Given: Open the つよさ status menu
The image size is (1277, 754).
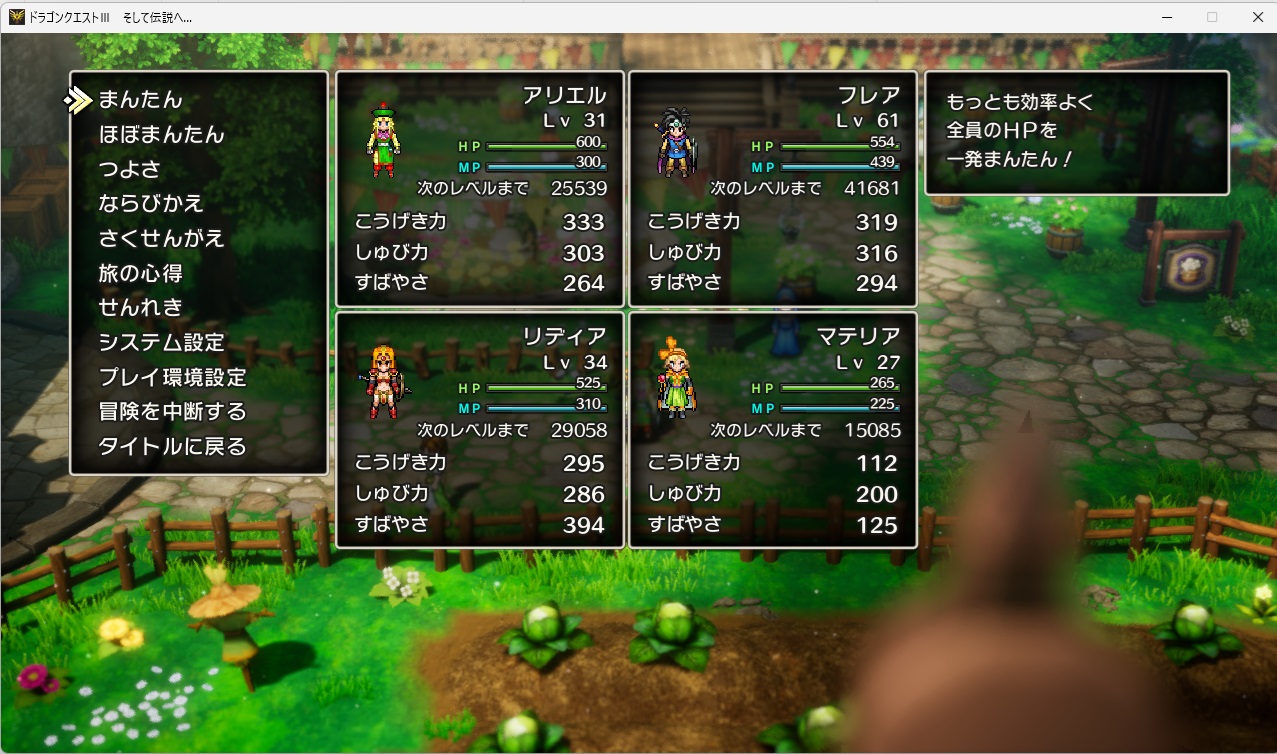Looking at the screenshot, I should pos(129,169).
